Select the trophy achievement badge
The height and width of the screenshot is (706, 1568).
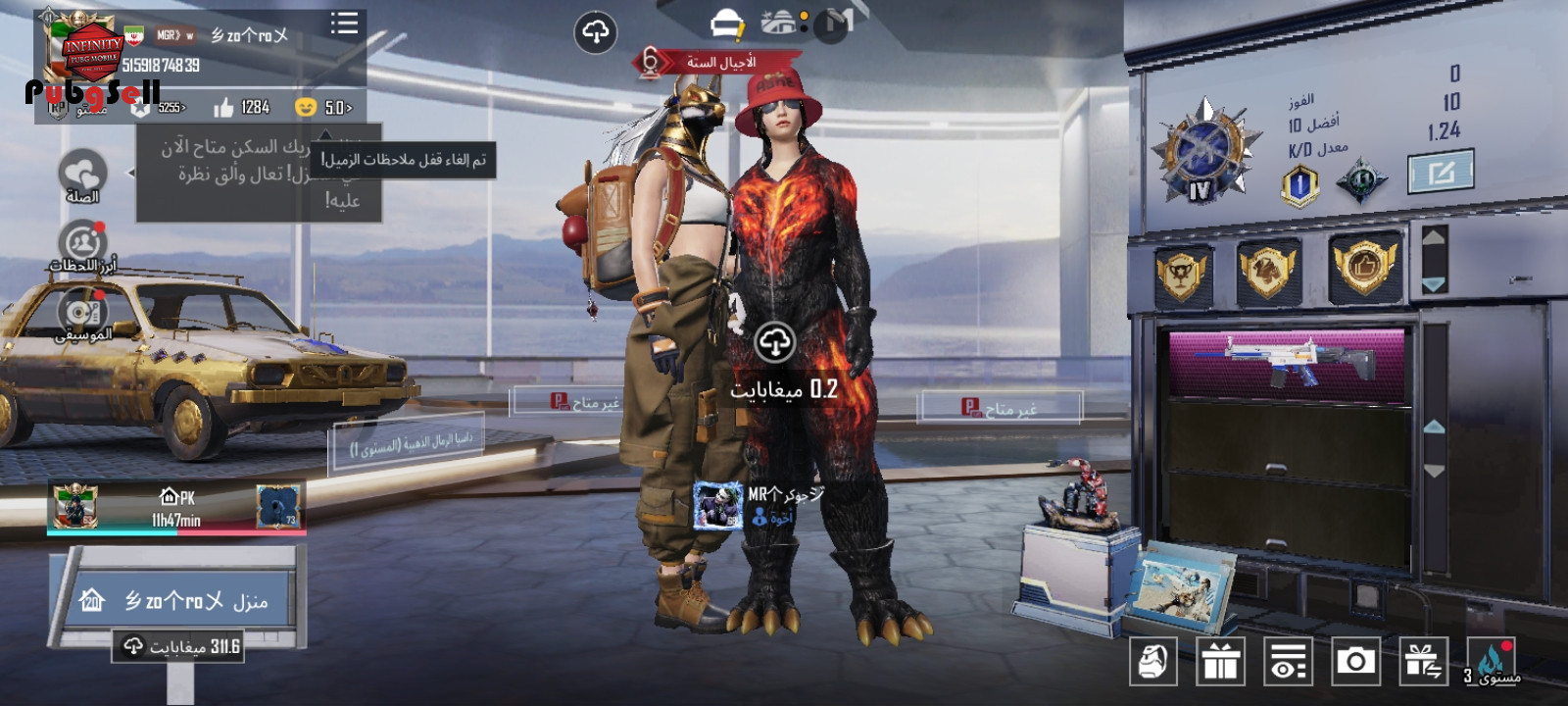click(1182, 272)
